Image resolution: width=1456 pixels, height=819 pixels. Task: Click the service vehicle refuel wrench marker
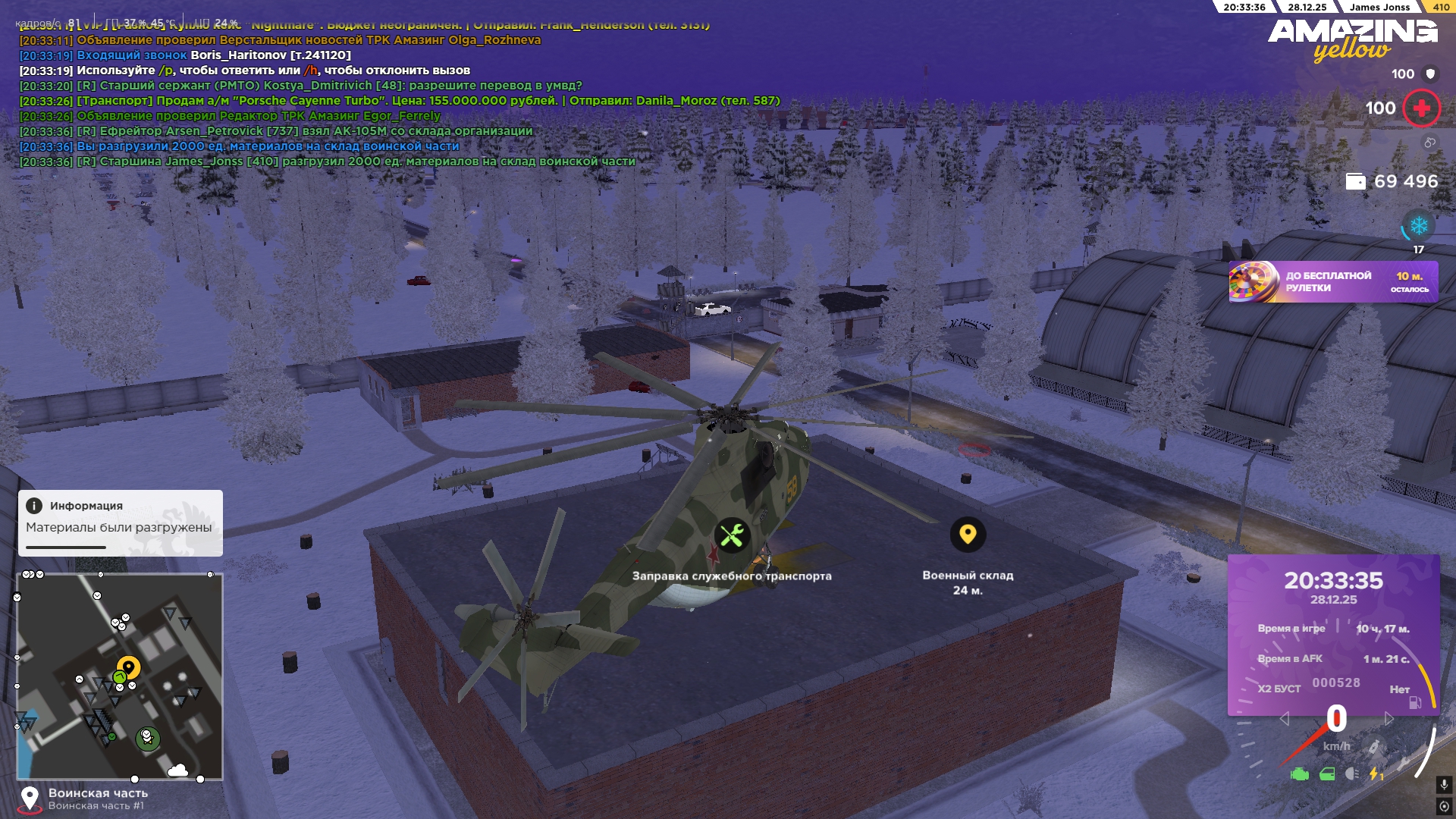coord(732,536)
